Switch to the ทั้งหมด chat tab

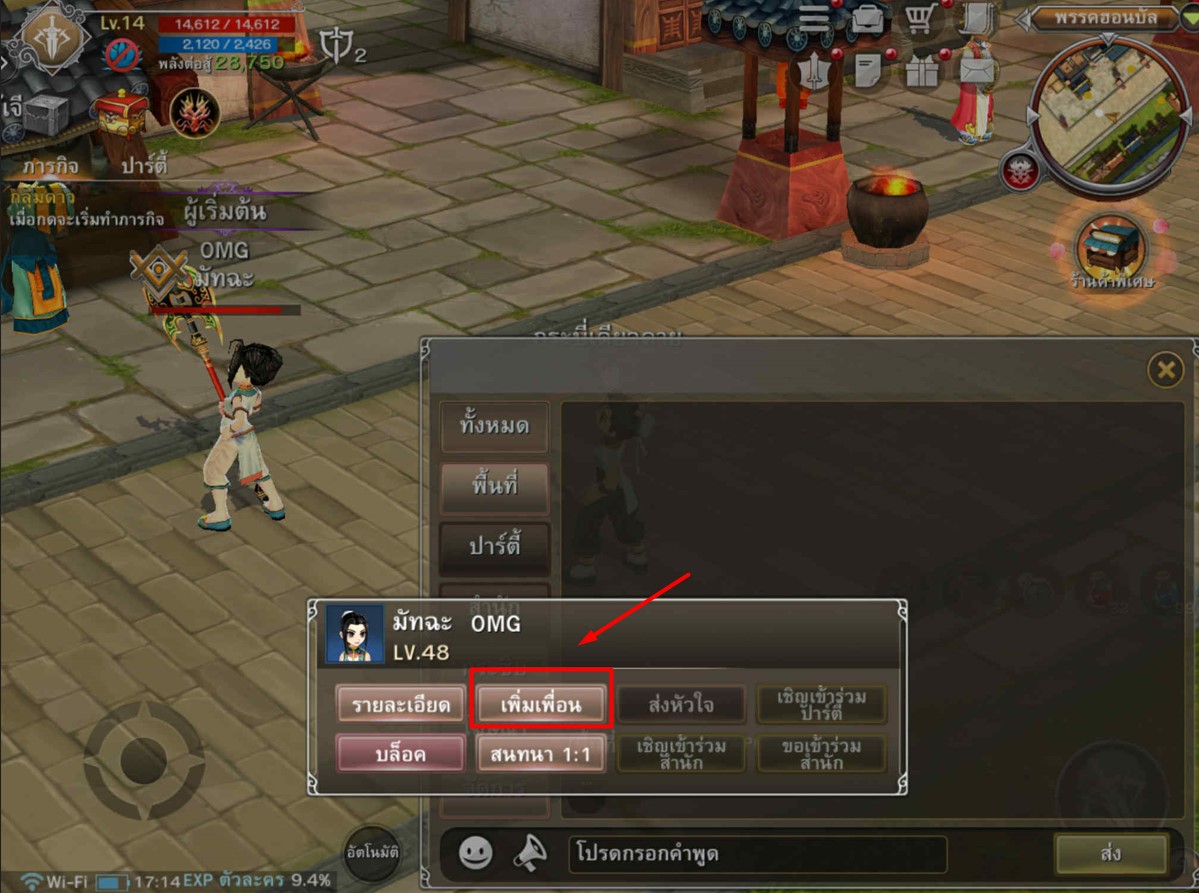click(494, 425)
